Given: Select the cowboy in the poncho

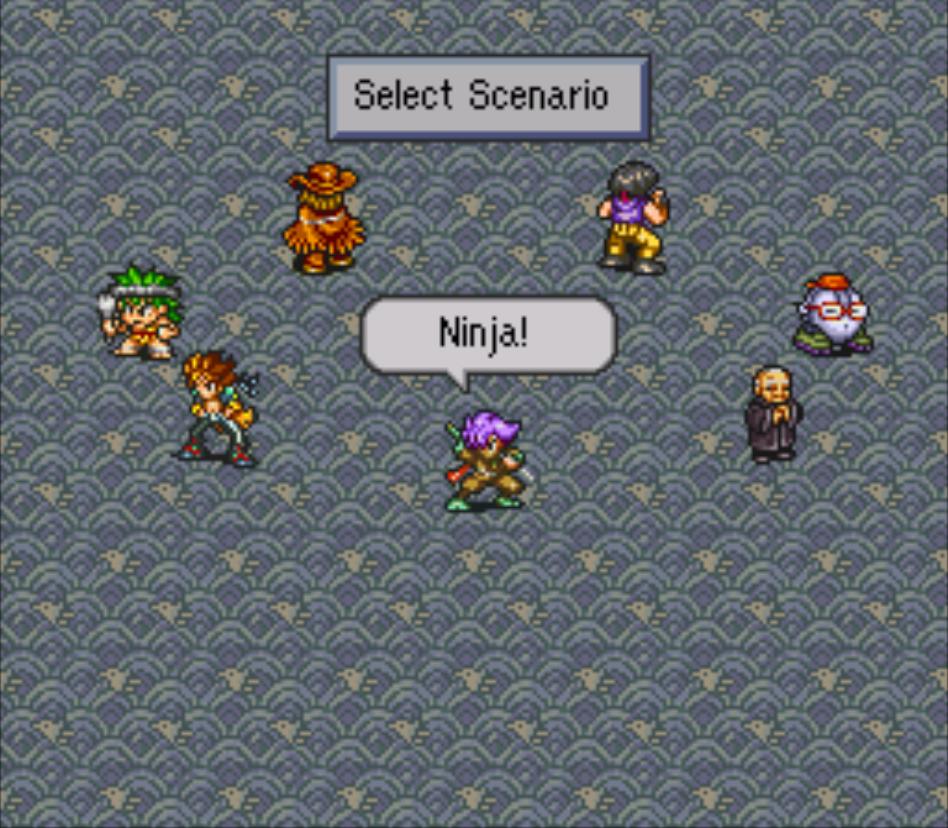Looking at the screenshot, I should click(x=323, y=219).
